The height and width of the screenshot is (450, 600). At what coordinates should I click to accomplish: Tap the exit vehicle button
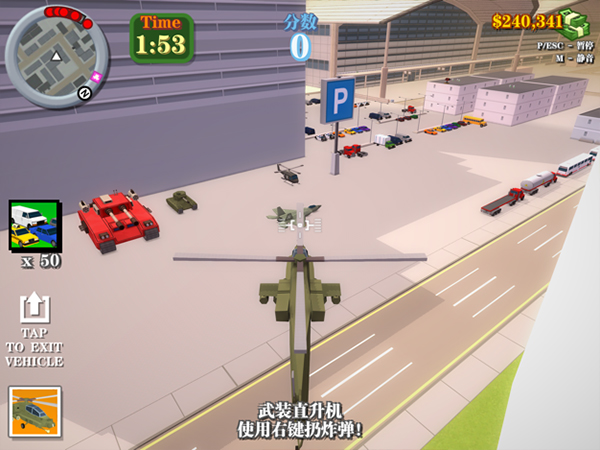(34, 310)
